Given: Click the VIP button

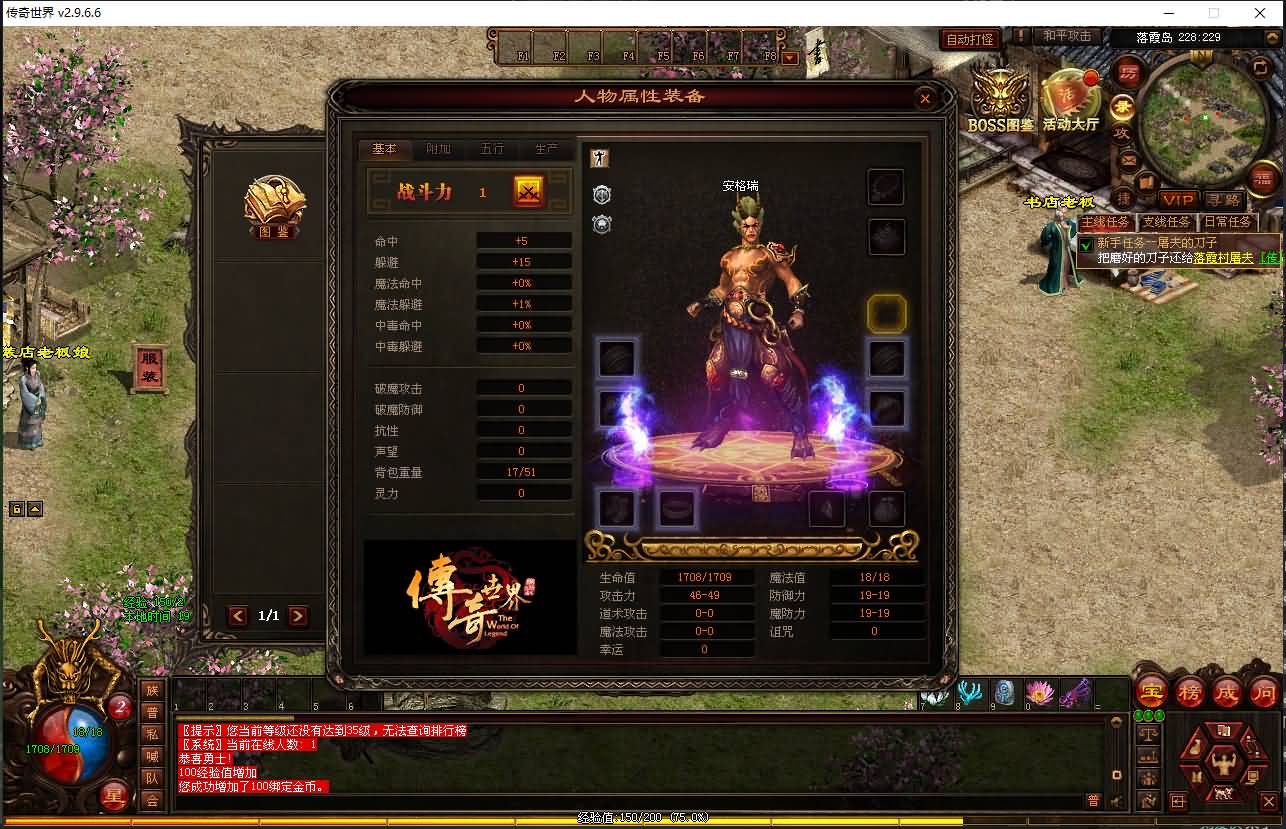Looking at the screenshot, I should pyautogui.click(x=1180, y=199).
